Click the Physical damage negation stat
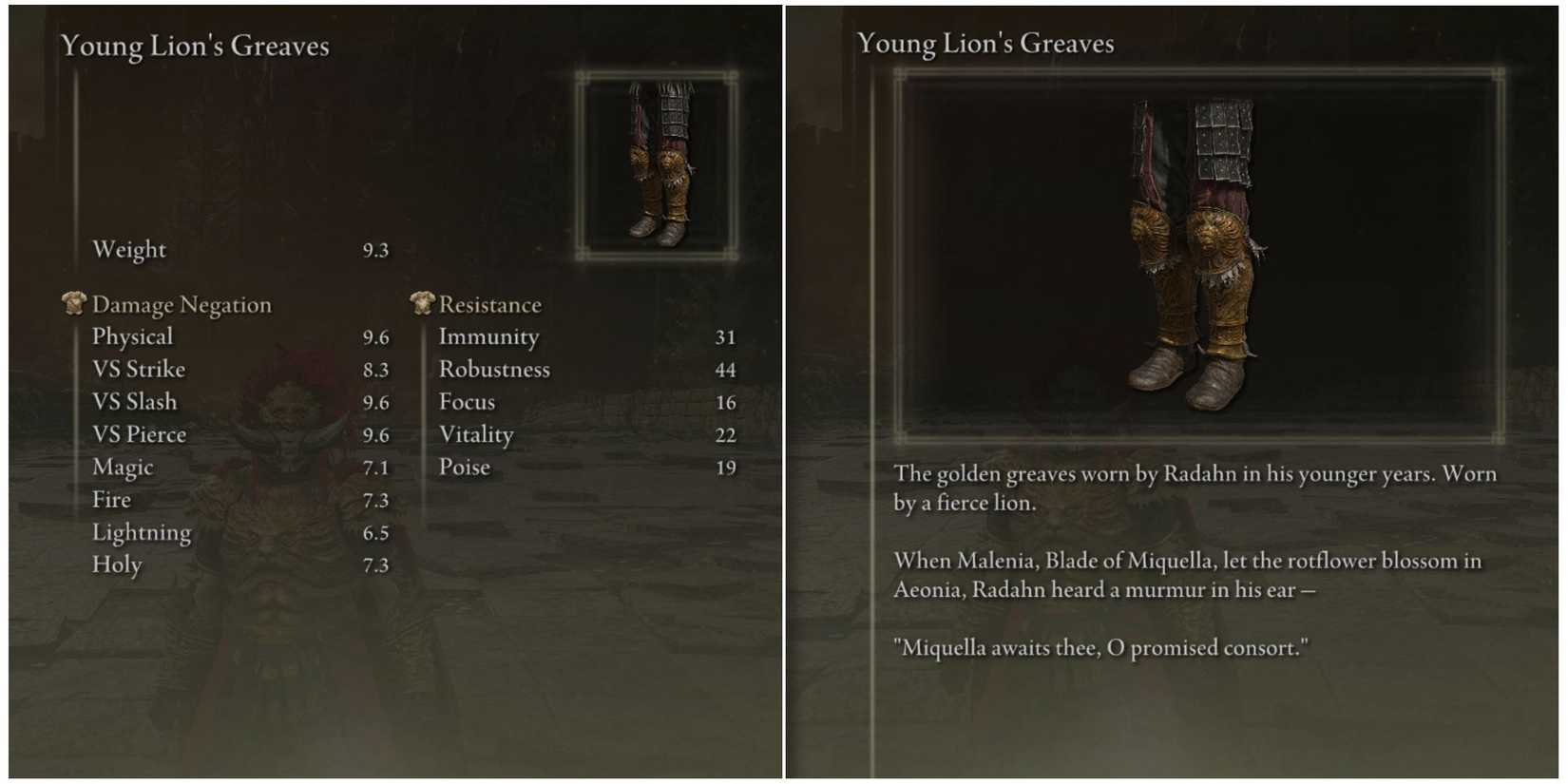This screenshot has width=1568, height=784. (x=130, y=335)
